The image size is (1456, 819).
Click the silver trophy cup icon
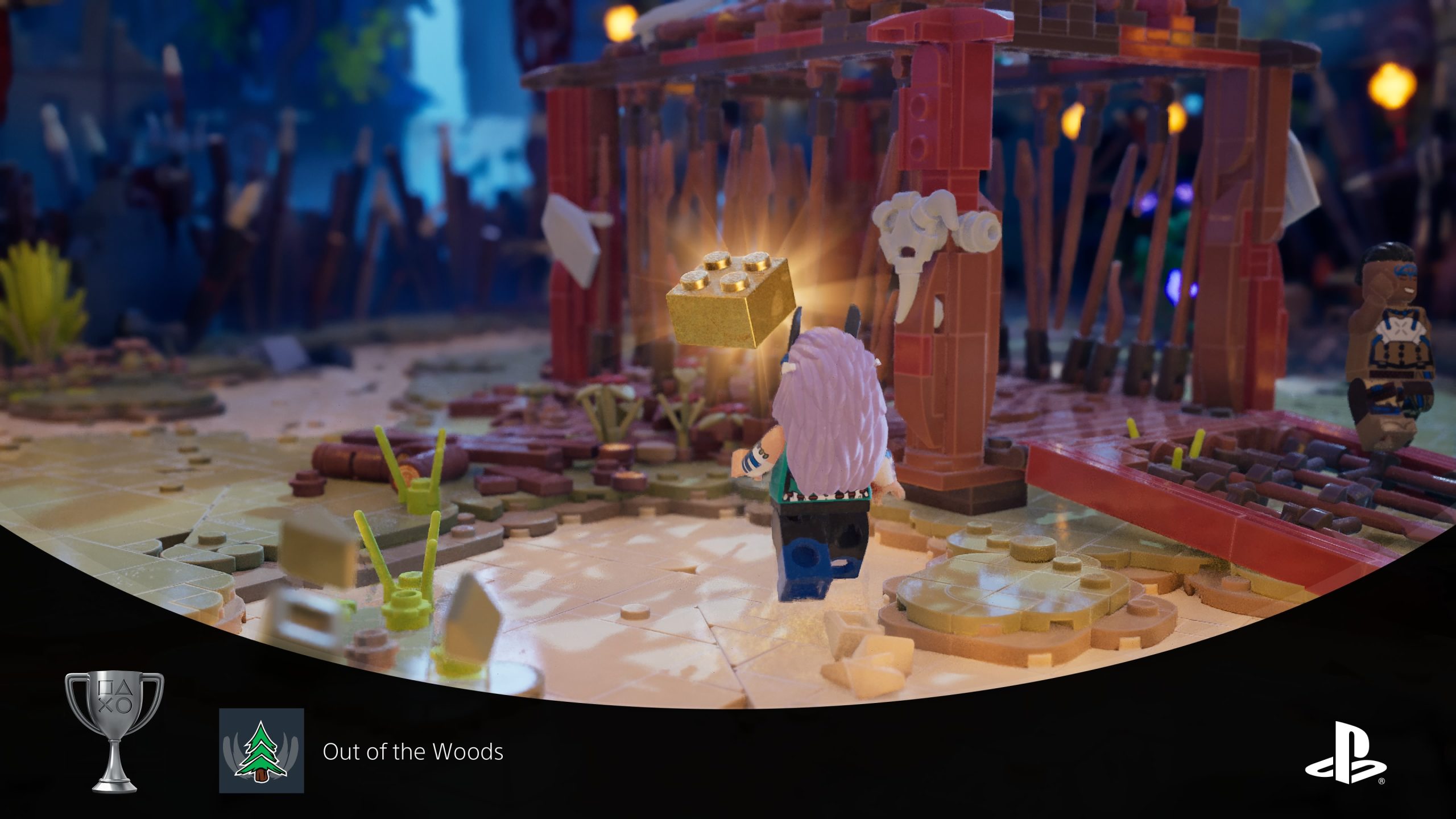click(115, 731)
